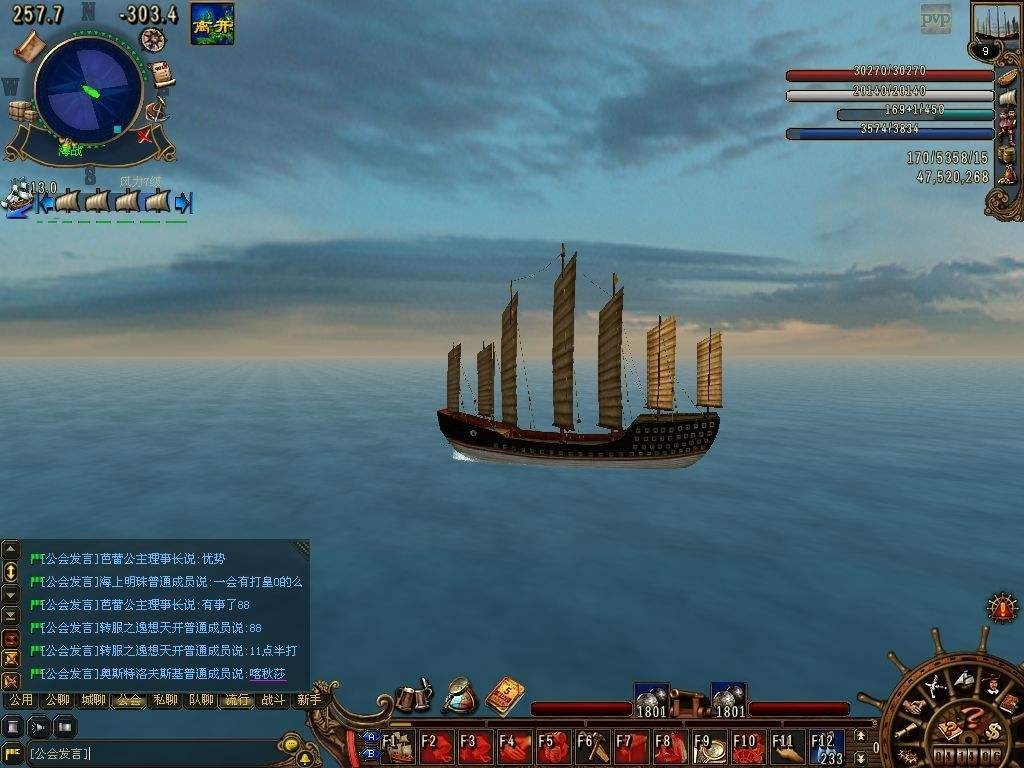Open the cargo barrels icon beside the radar
The image size is (1024, 768).
(x=20, y=112)
